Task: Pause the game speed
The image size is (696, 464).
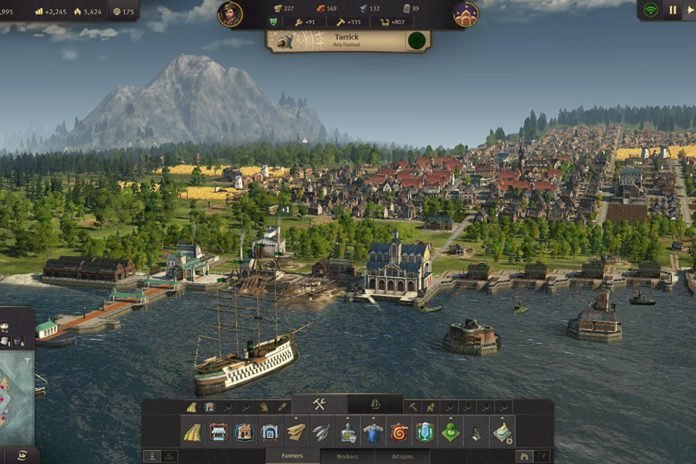Action: pyautogui.click(x=673, y=10)
